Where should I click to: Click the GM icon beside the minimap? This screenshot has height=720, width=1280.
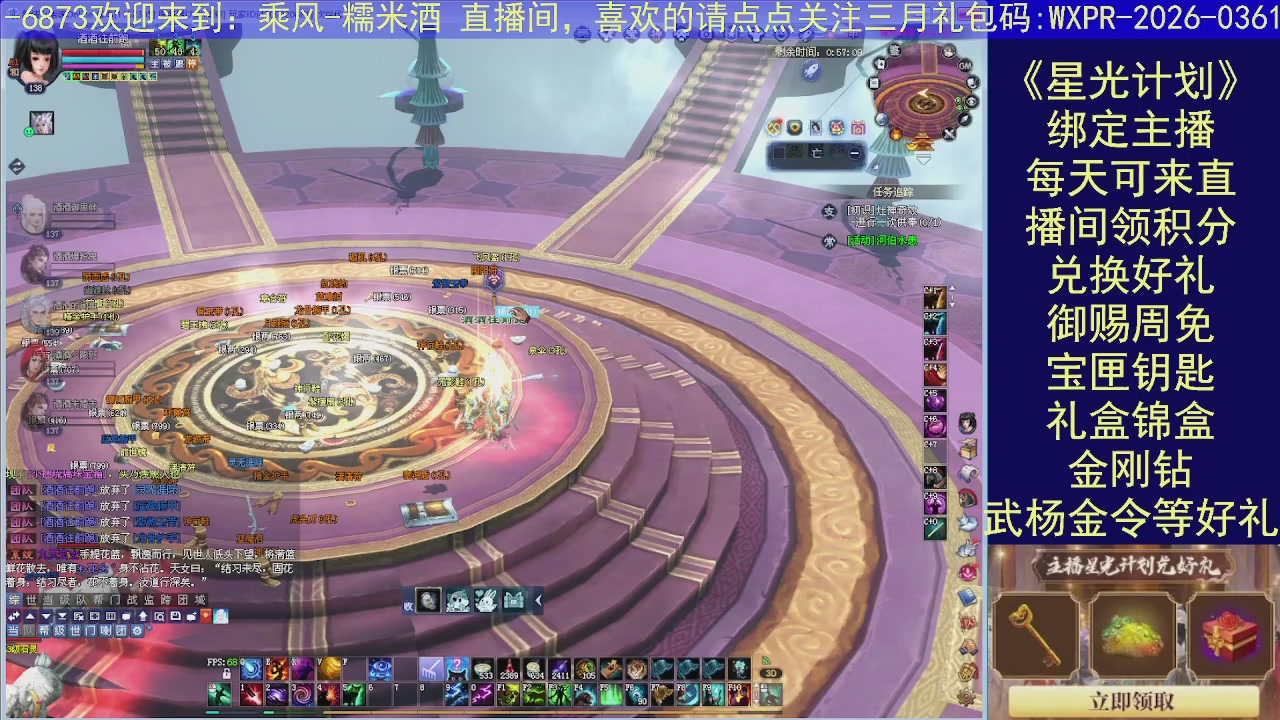(x=966, y=66)
